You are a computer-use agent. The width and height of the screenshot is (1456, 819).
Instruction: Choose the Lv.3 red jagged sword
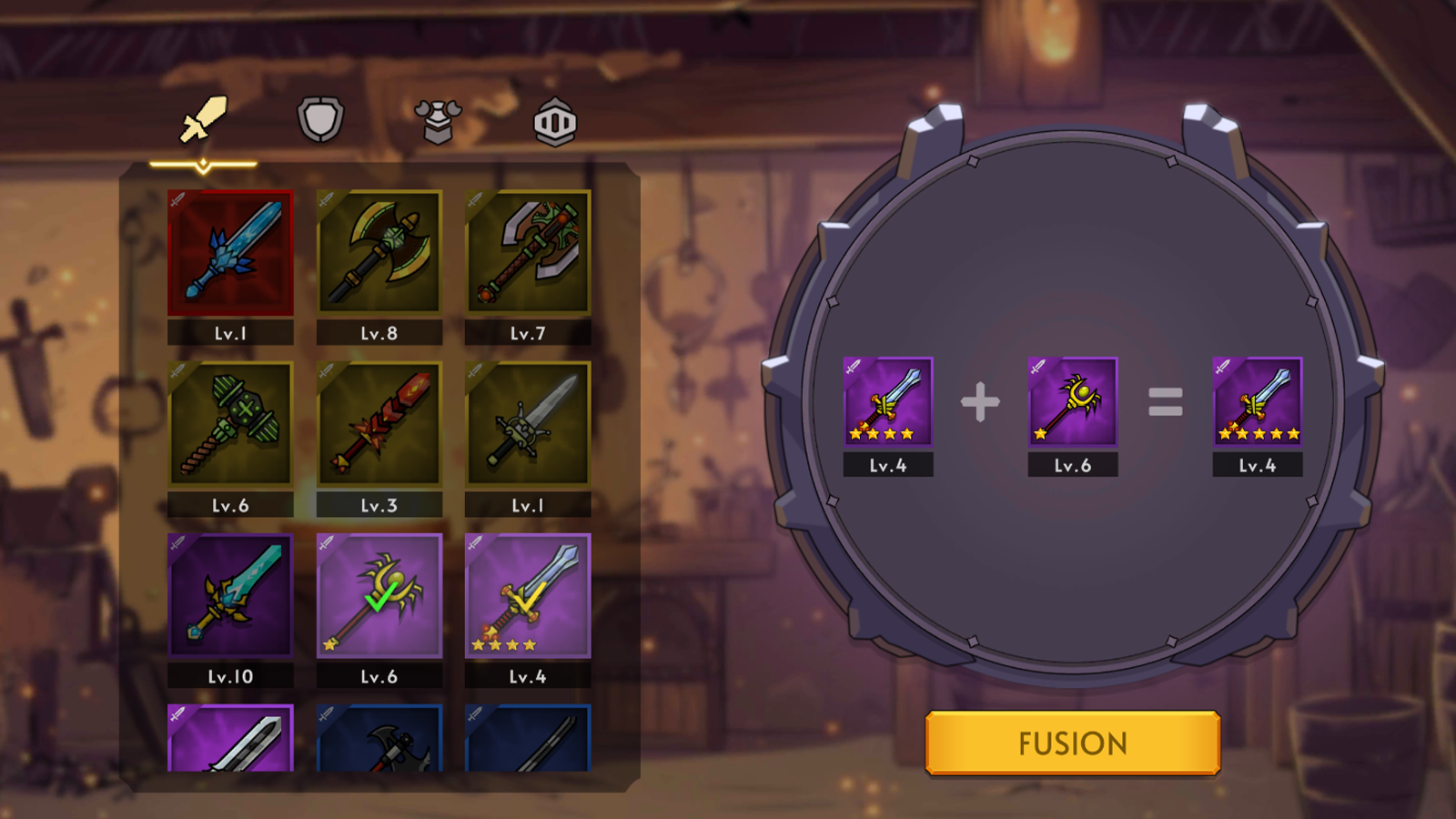379,424
